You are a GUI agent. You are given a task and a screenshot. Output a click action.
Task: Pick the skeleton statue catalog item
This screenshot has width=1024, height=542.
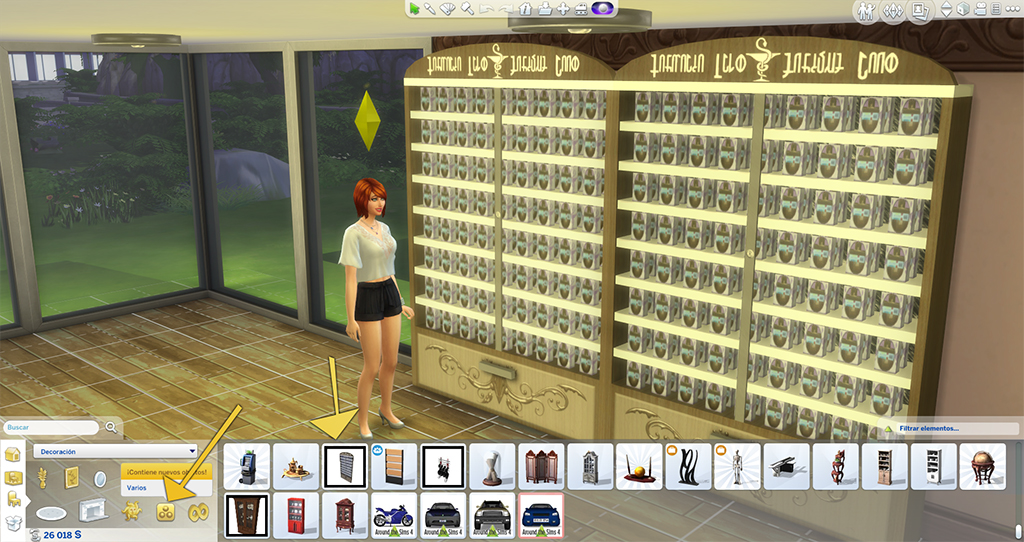pos(737,466)
